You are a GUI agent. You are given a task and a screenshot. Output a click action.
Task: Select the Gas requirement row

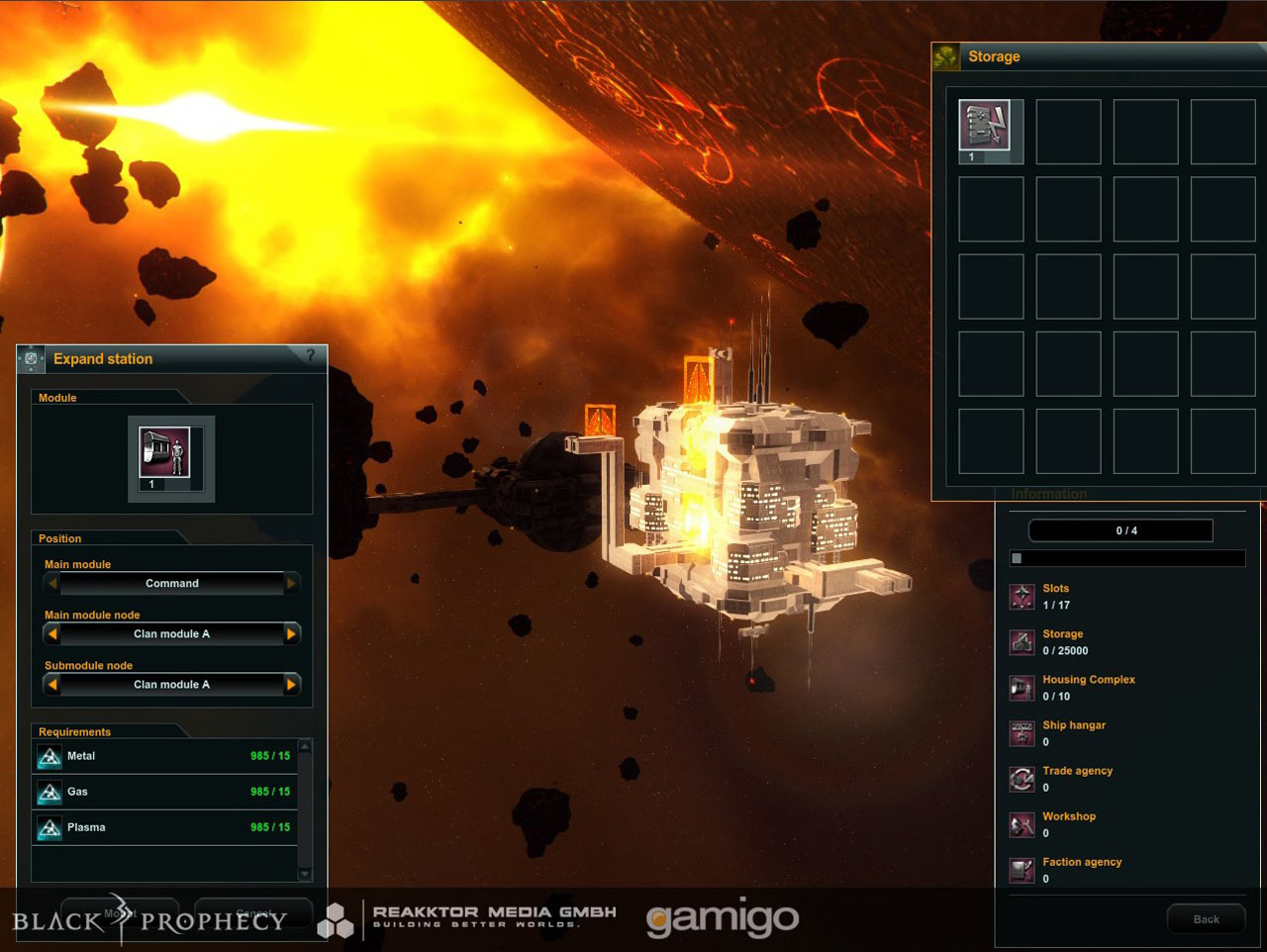point(164,792)
